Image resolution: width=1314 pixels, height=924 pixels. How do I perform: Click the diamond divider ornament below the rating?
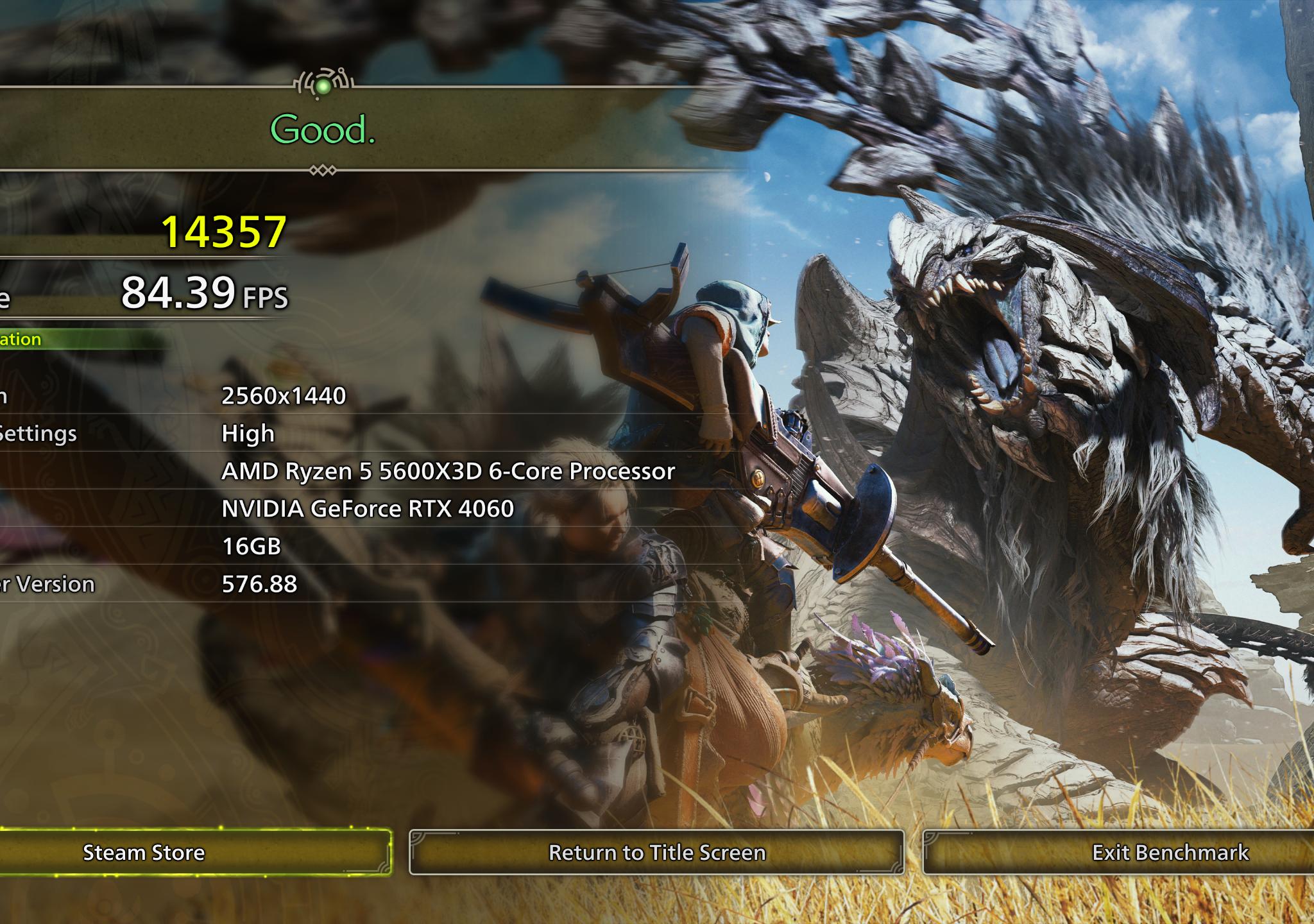coord(324,169)
